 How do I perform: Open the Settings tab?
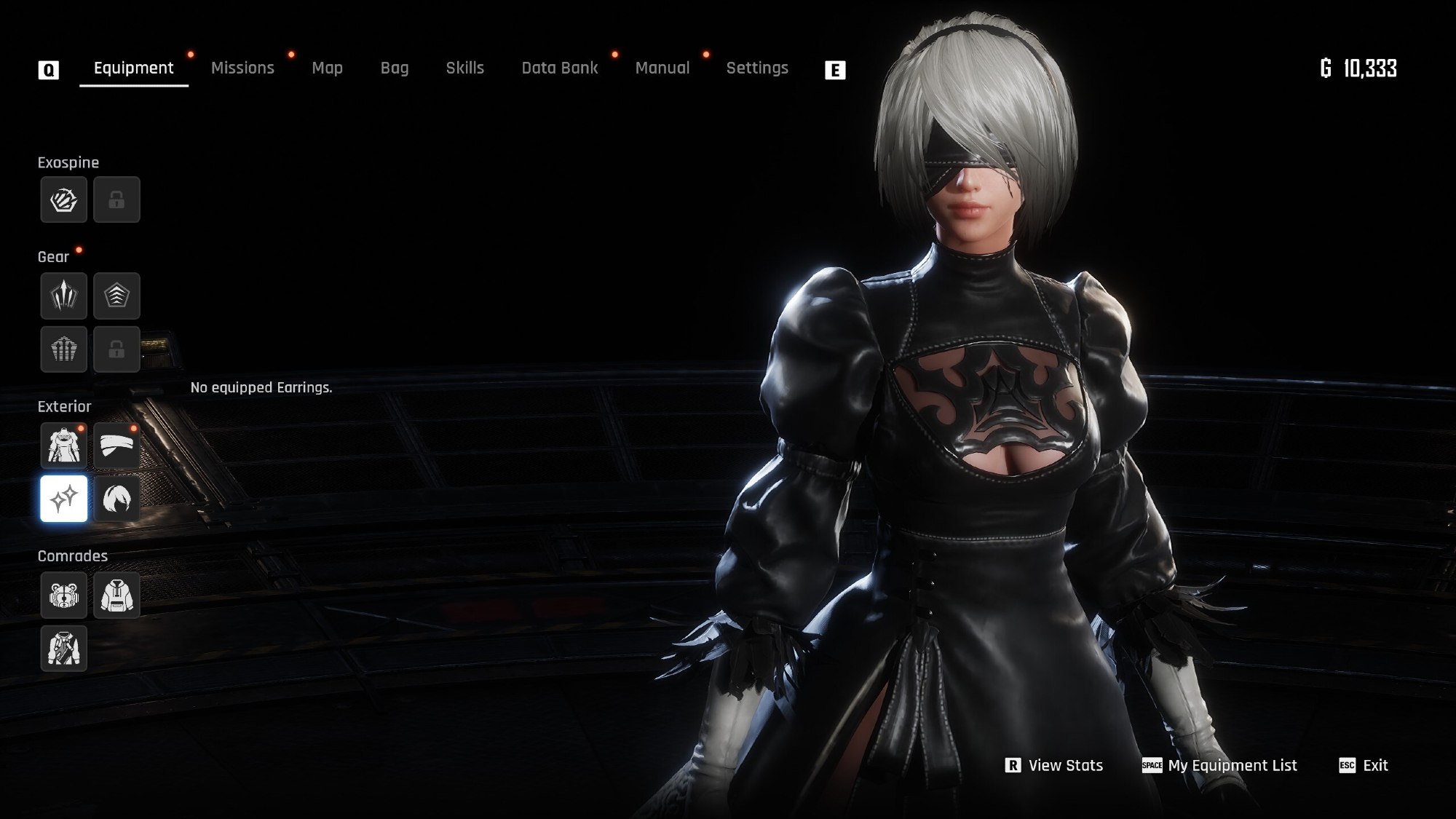(757, 68)
